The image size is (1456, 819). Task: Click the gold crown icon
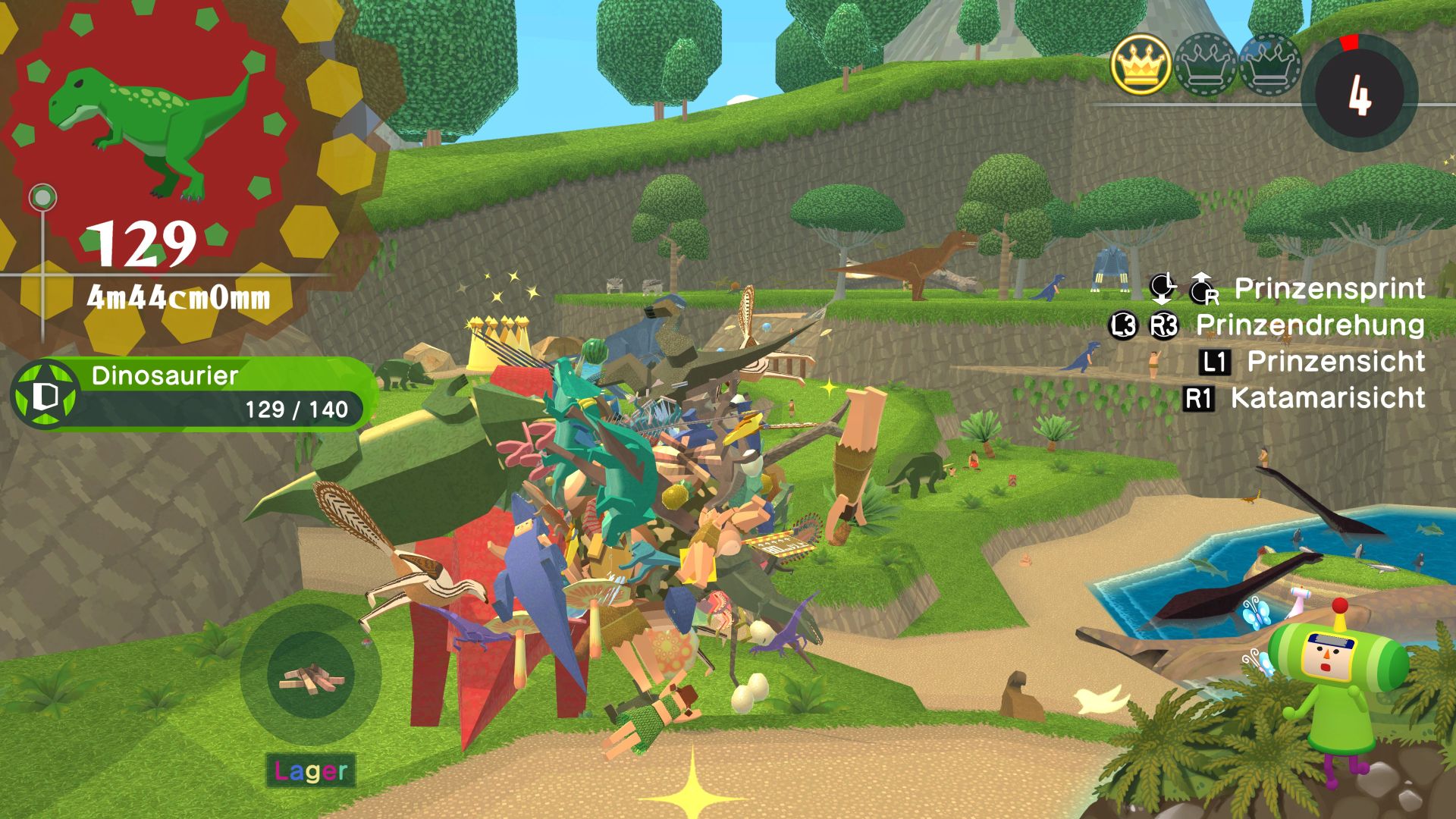(1141, 66)
